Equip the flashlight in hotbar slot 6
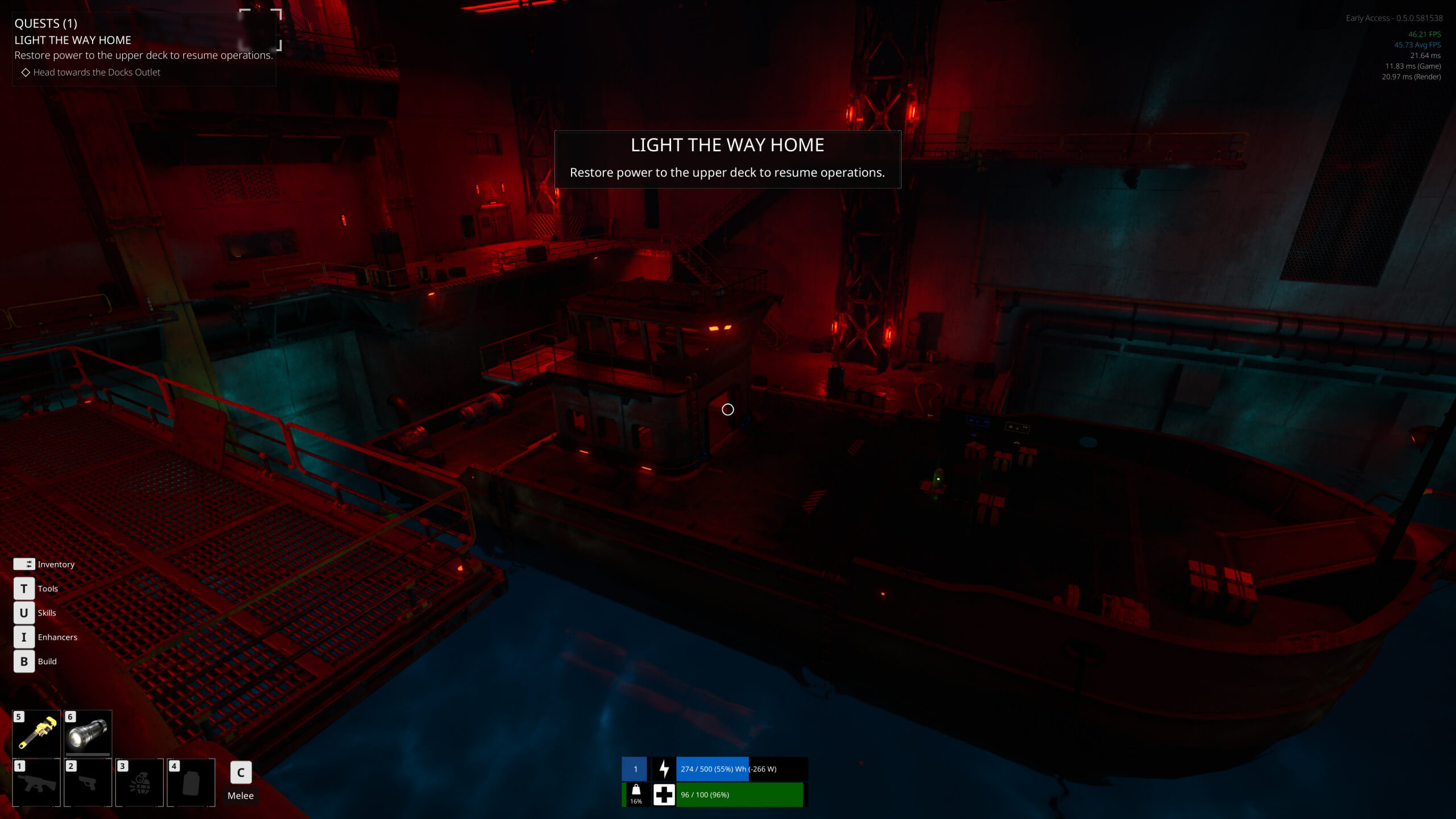The width and height of the screenshot is (1456, 819). point(88,734)
